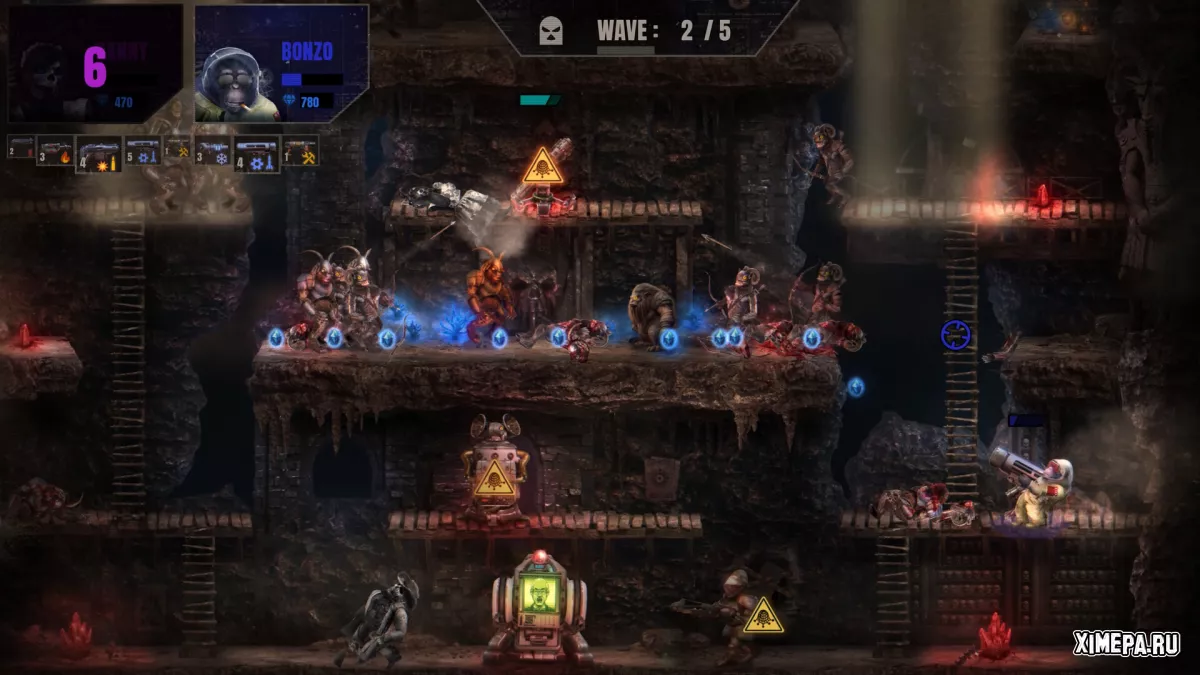The image size is (1200, 675).
Task: Click Bonzo's monkey portrait panel
Action: [x=281, y=64]
